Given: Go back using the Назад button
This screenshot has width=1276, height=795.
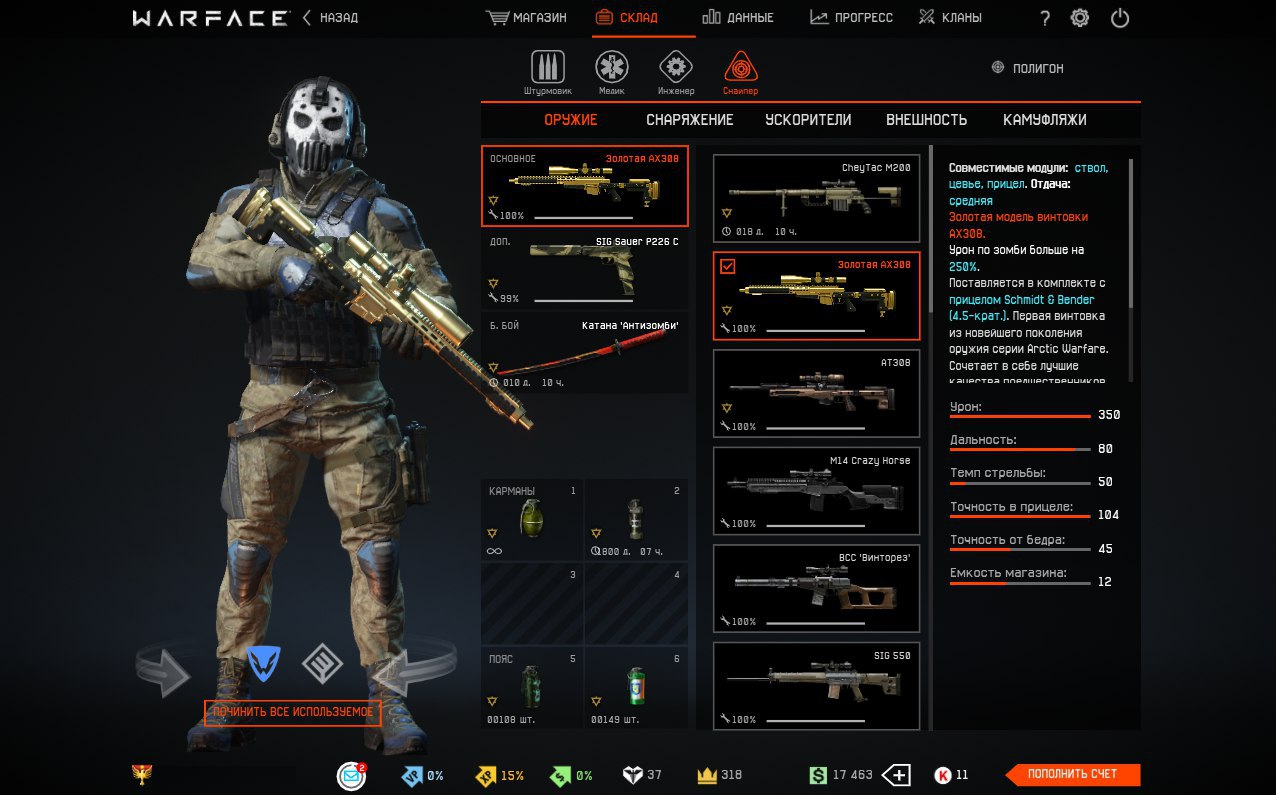Looking at the screenshot, I should point(330,18).
